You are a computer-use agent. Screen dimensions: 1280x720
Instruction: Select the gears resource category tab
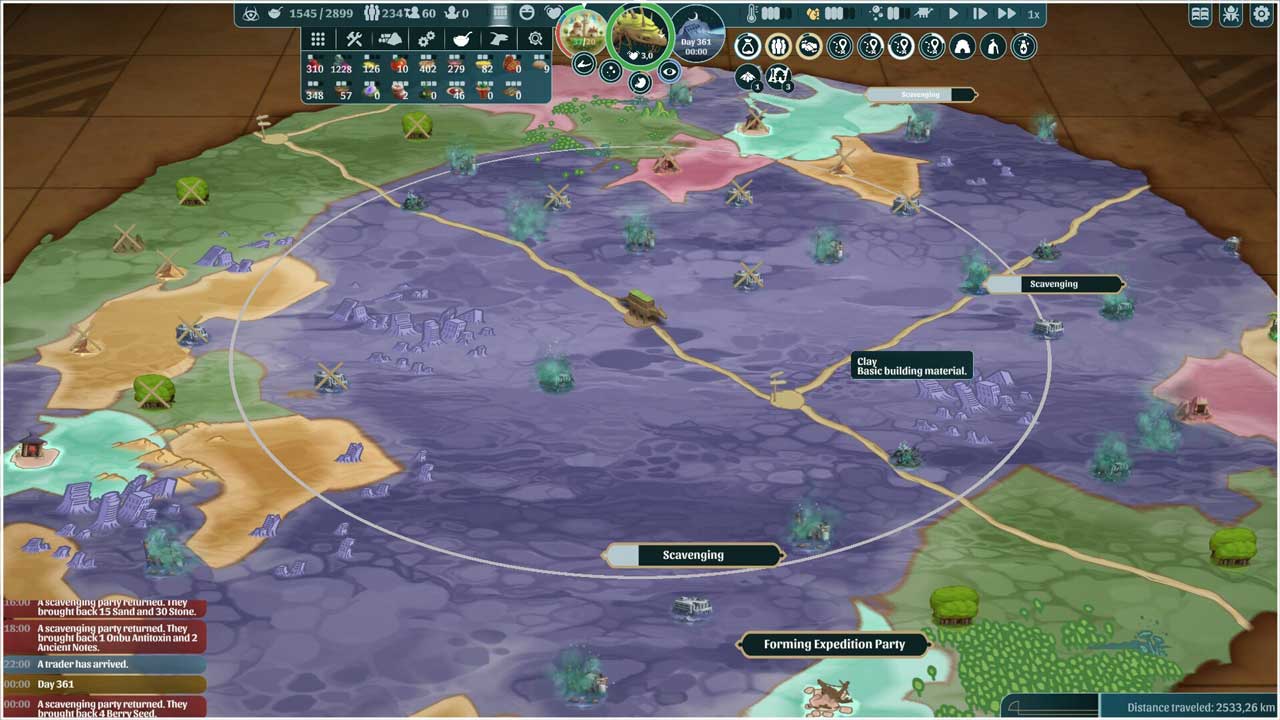426,39
